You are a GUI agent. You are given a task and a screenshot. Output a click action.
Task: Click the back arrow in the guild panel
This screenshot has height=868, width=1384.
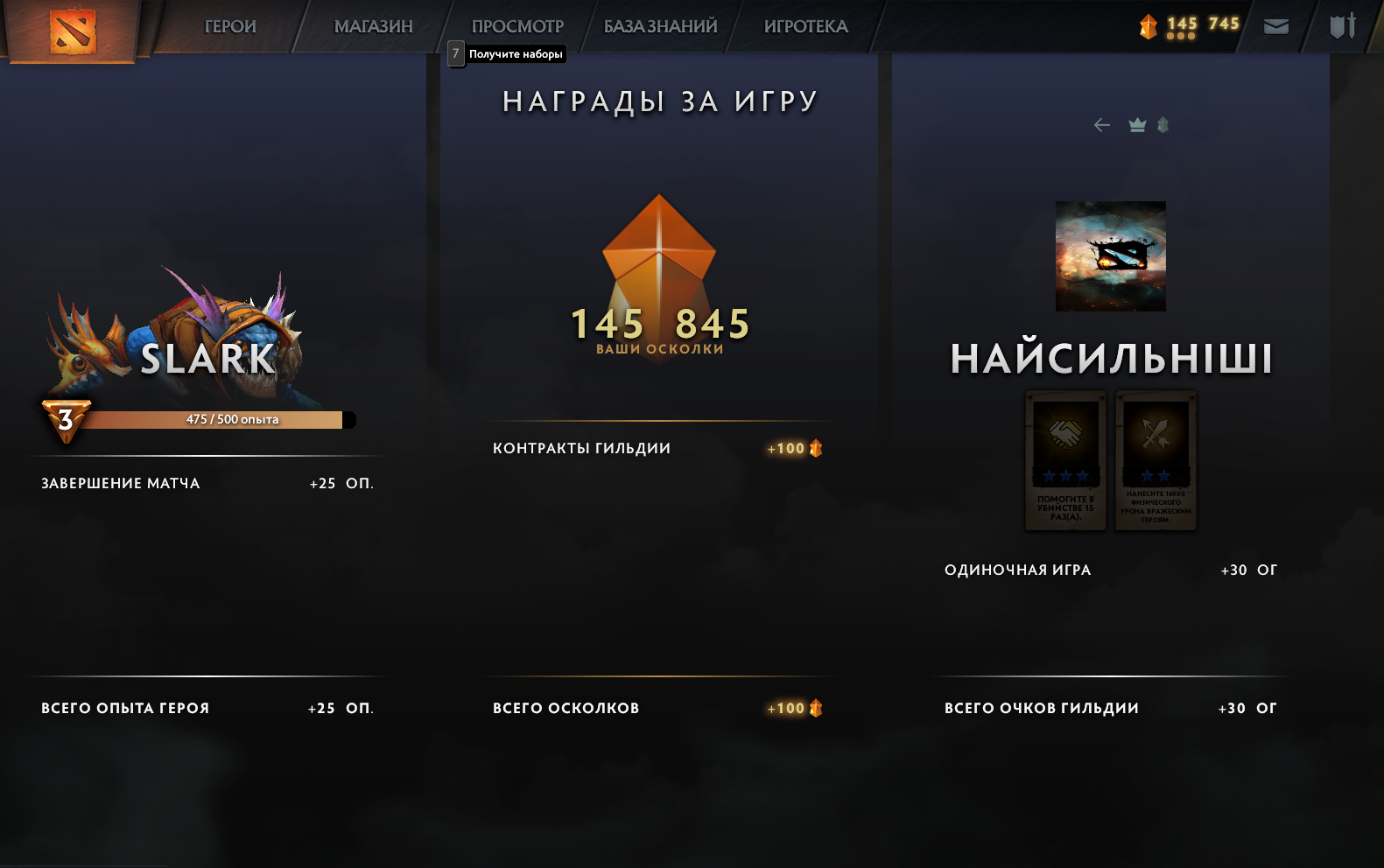(x=1101, y=125)
